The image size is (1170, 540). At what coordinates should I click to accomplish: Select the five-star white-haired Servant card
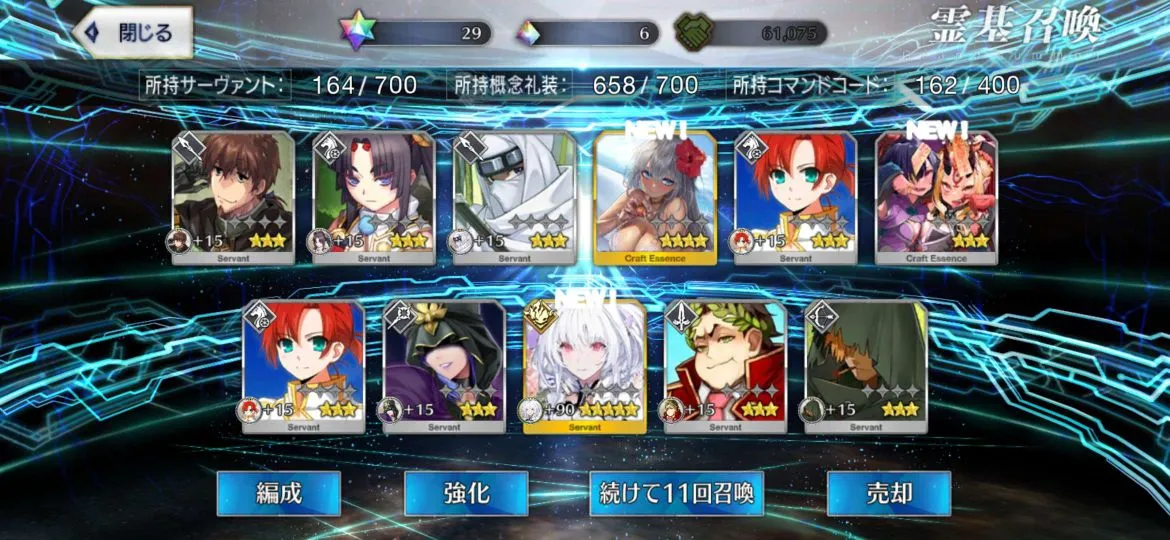(x=585, y=366)
